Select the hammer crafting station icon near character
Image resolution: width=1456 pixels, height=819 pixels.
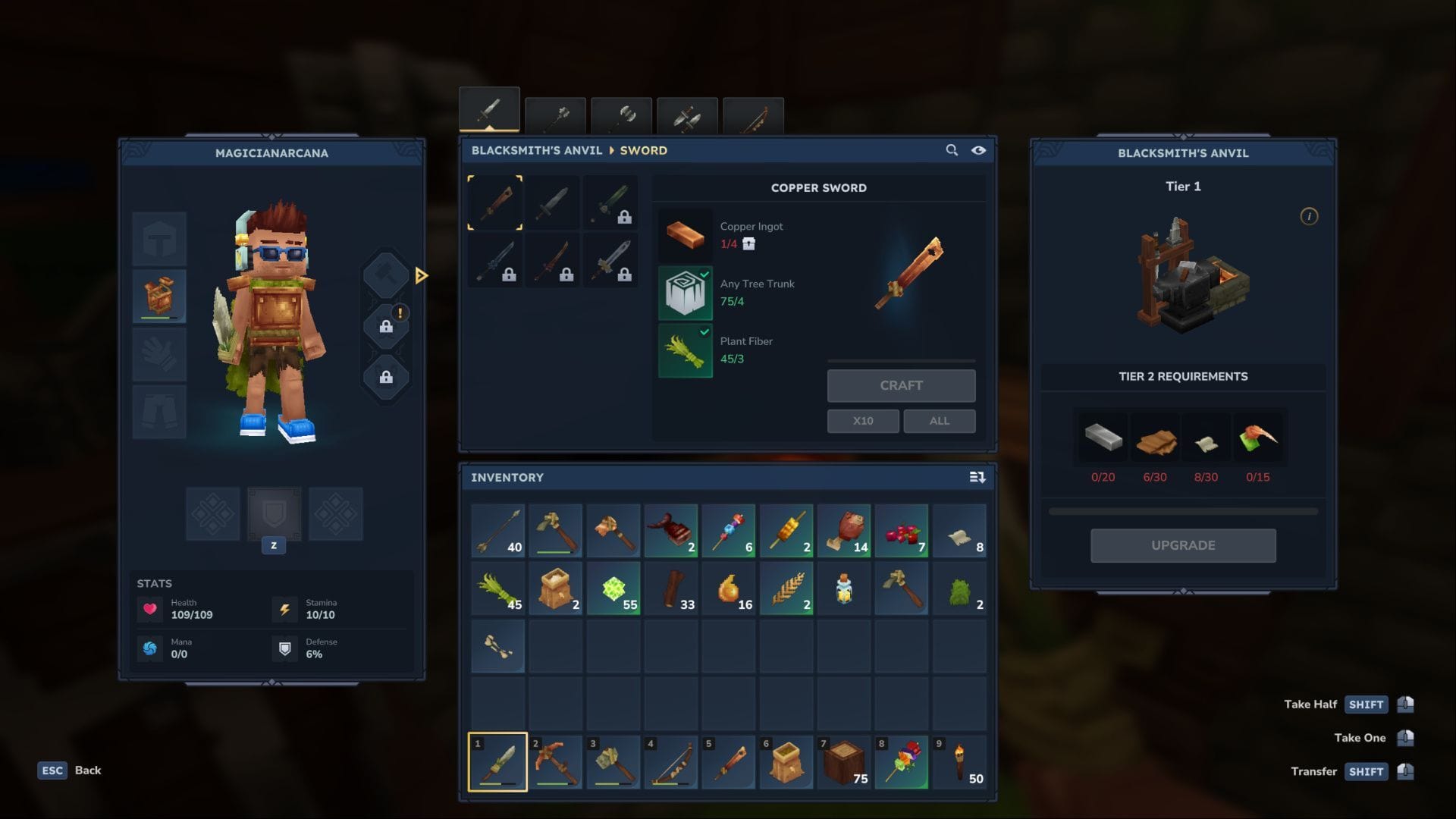point(386,275)
